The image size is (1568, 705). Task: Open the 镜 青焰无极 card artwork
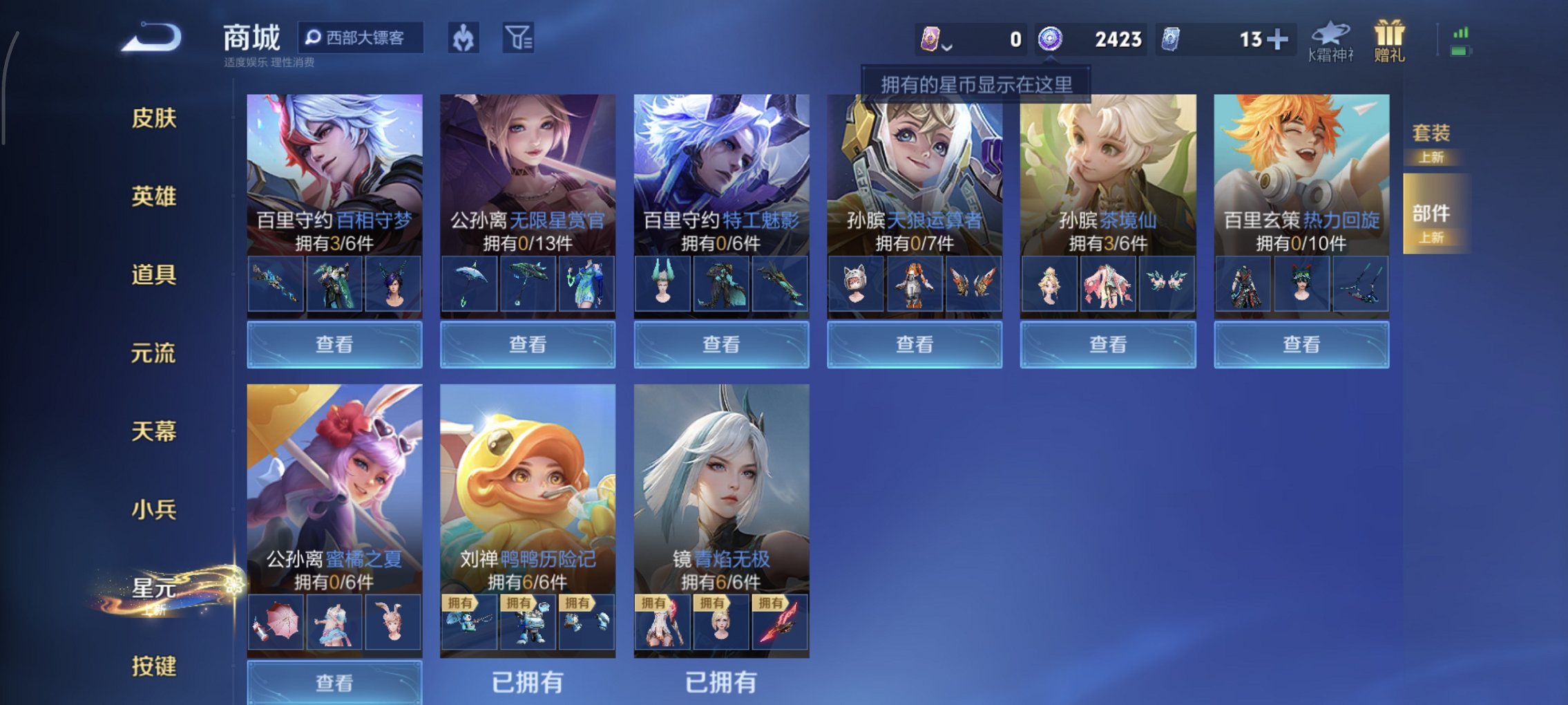(720, 484)
